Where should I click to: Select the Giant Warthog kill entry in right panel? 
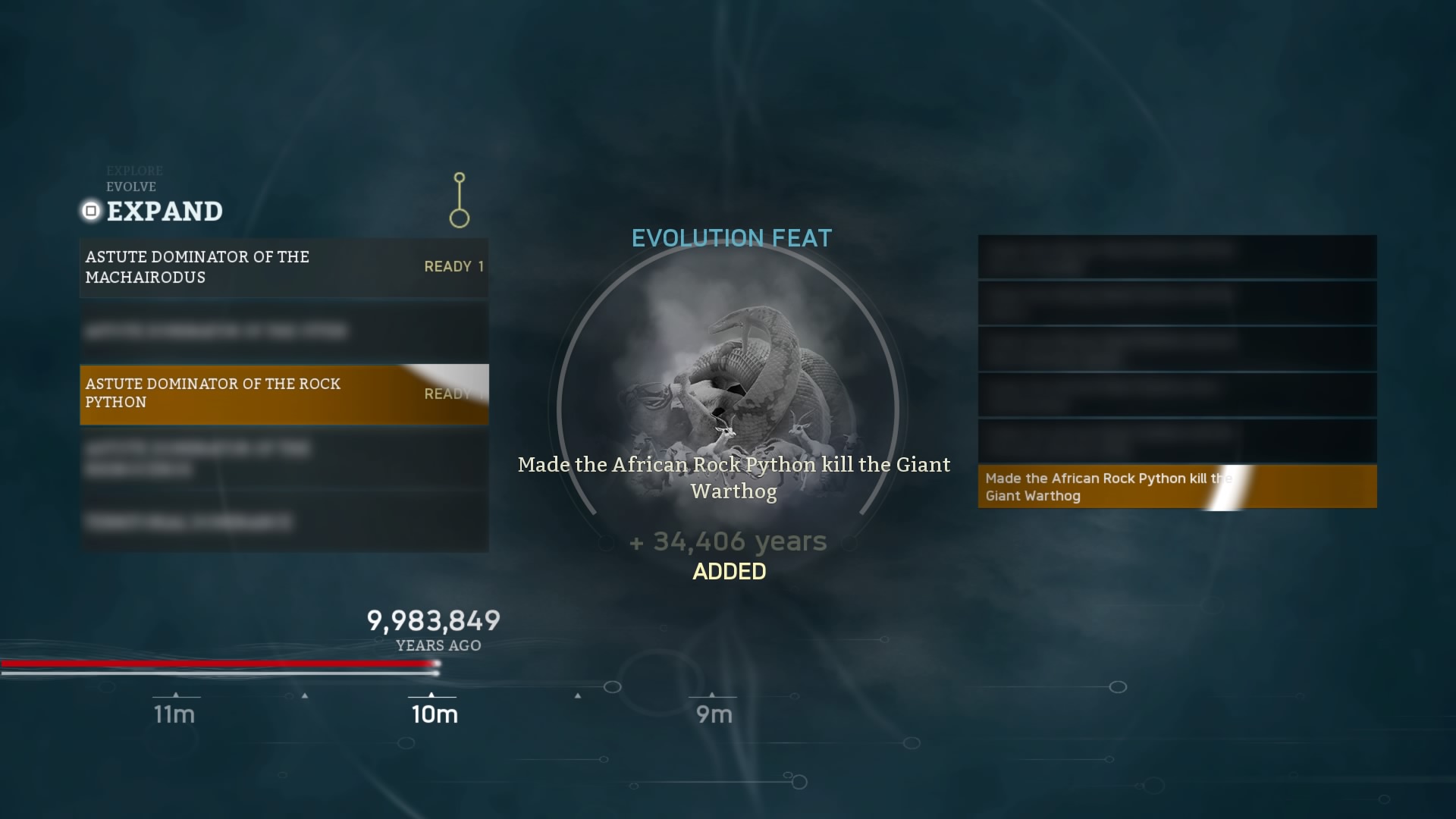click(1177, 486)
